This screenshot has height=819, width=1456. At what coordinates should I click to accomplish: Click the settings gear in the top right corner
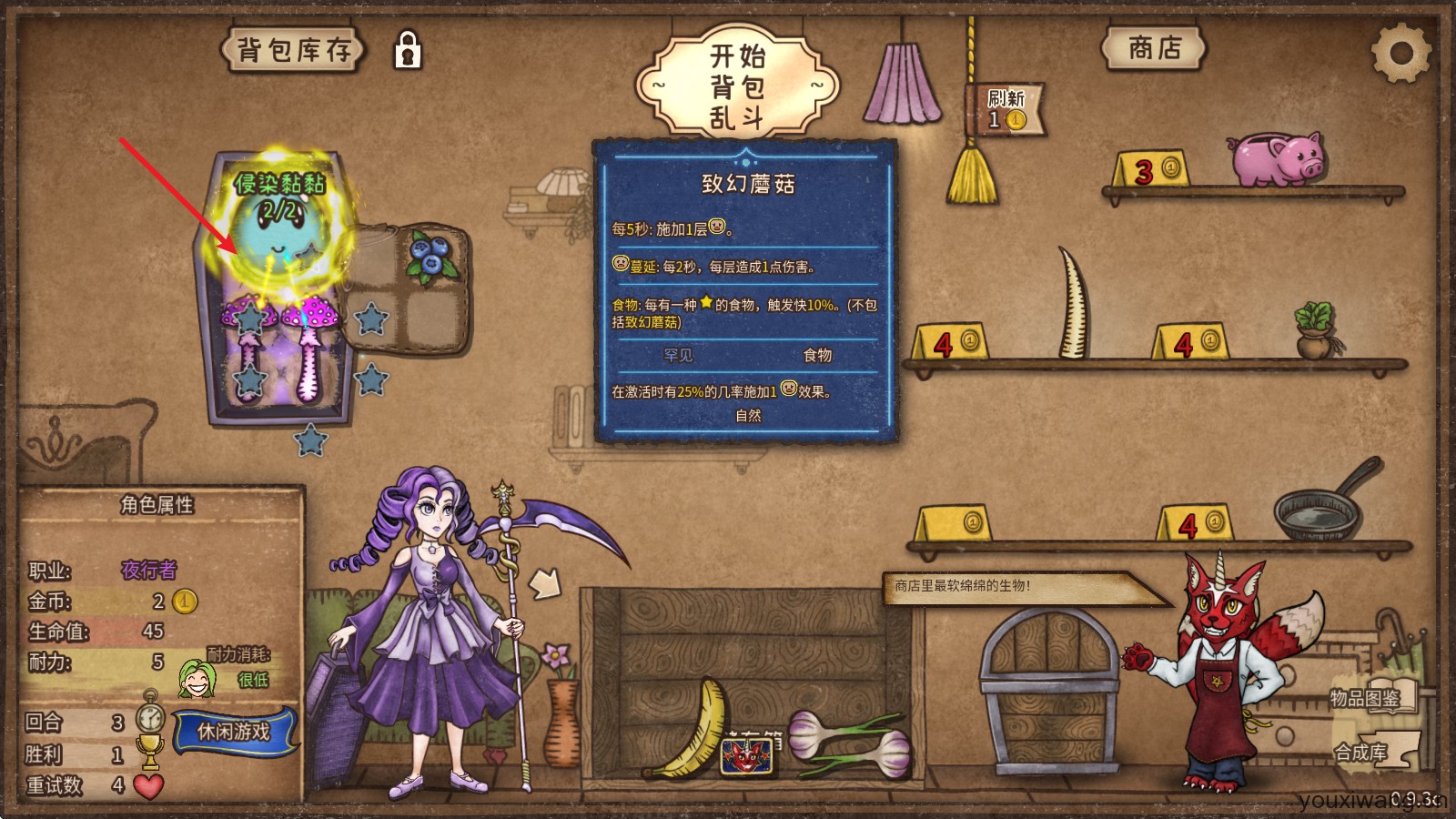(1401, 52)
